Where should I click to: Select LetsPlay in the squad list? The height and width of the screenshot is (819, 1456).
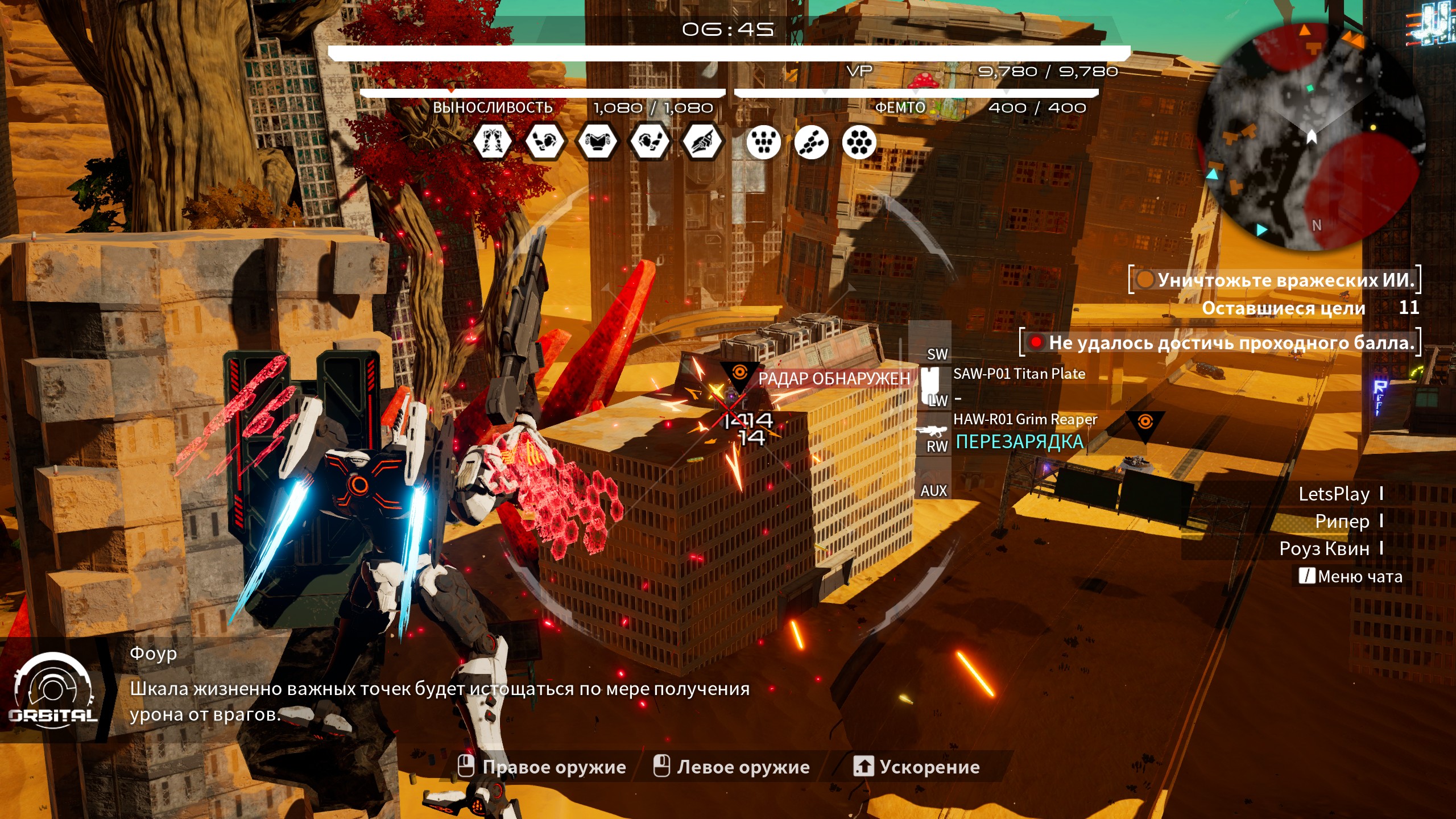coord(1334,494)
